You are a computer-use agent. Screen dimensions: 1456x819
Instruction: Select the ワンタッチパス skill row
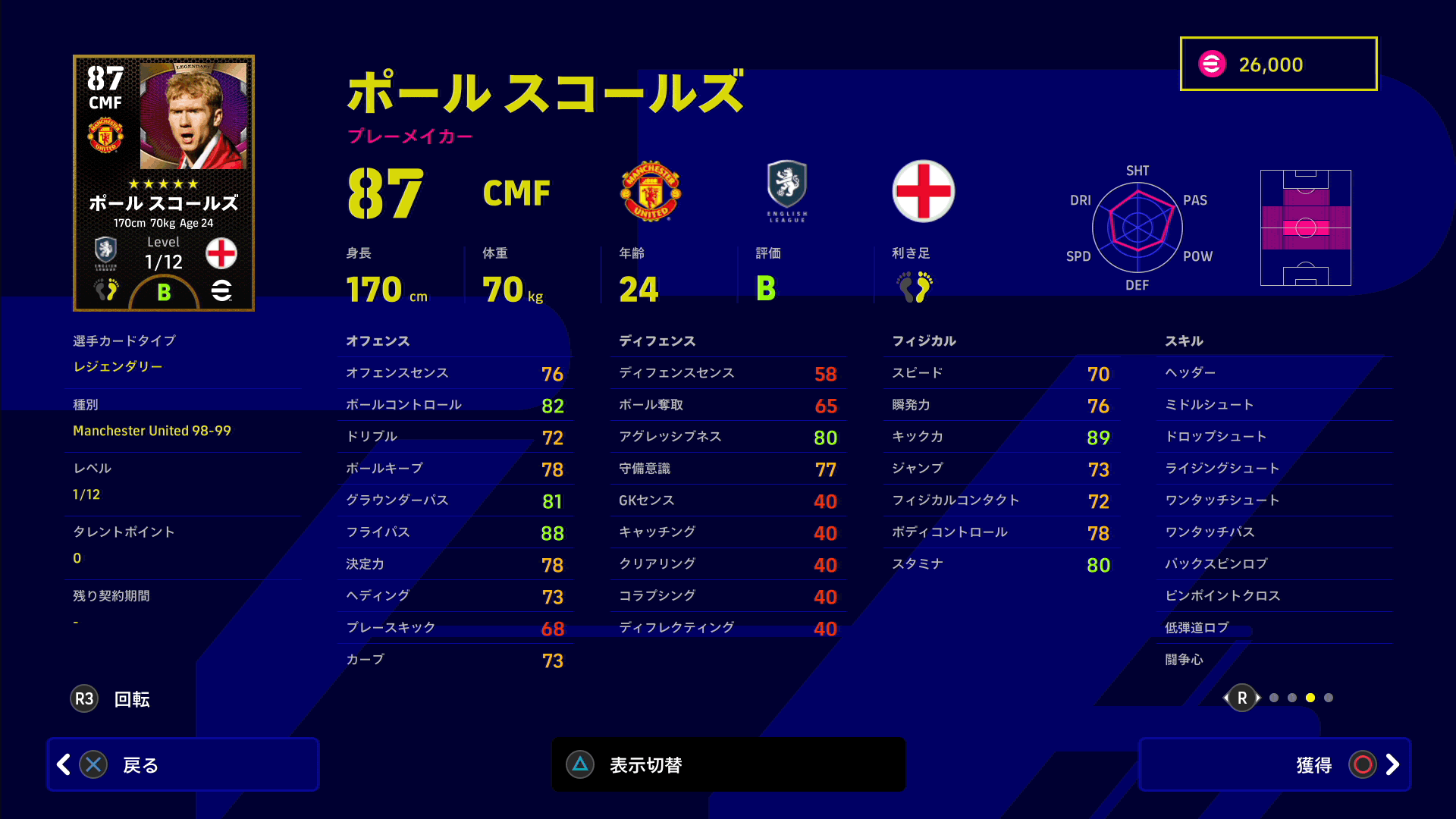click(x=1274, y=532)
